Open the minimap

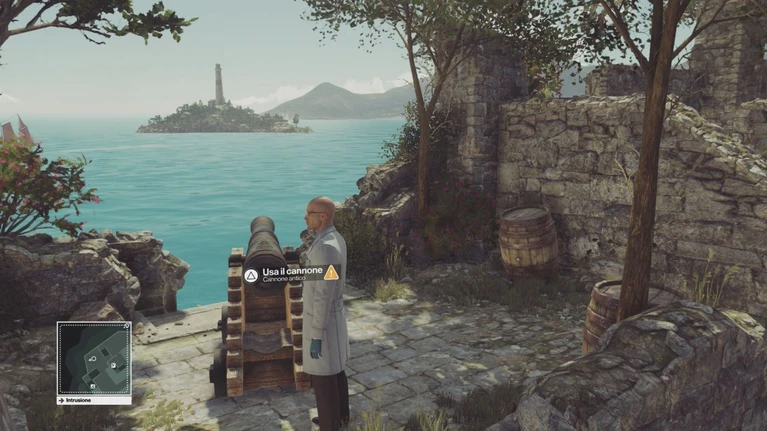click(94, 358)
